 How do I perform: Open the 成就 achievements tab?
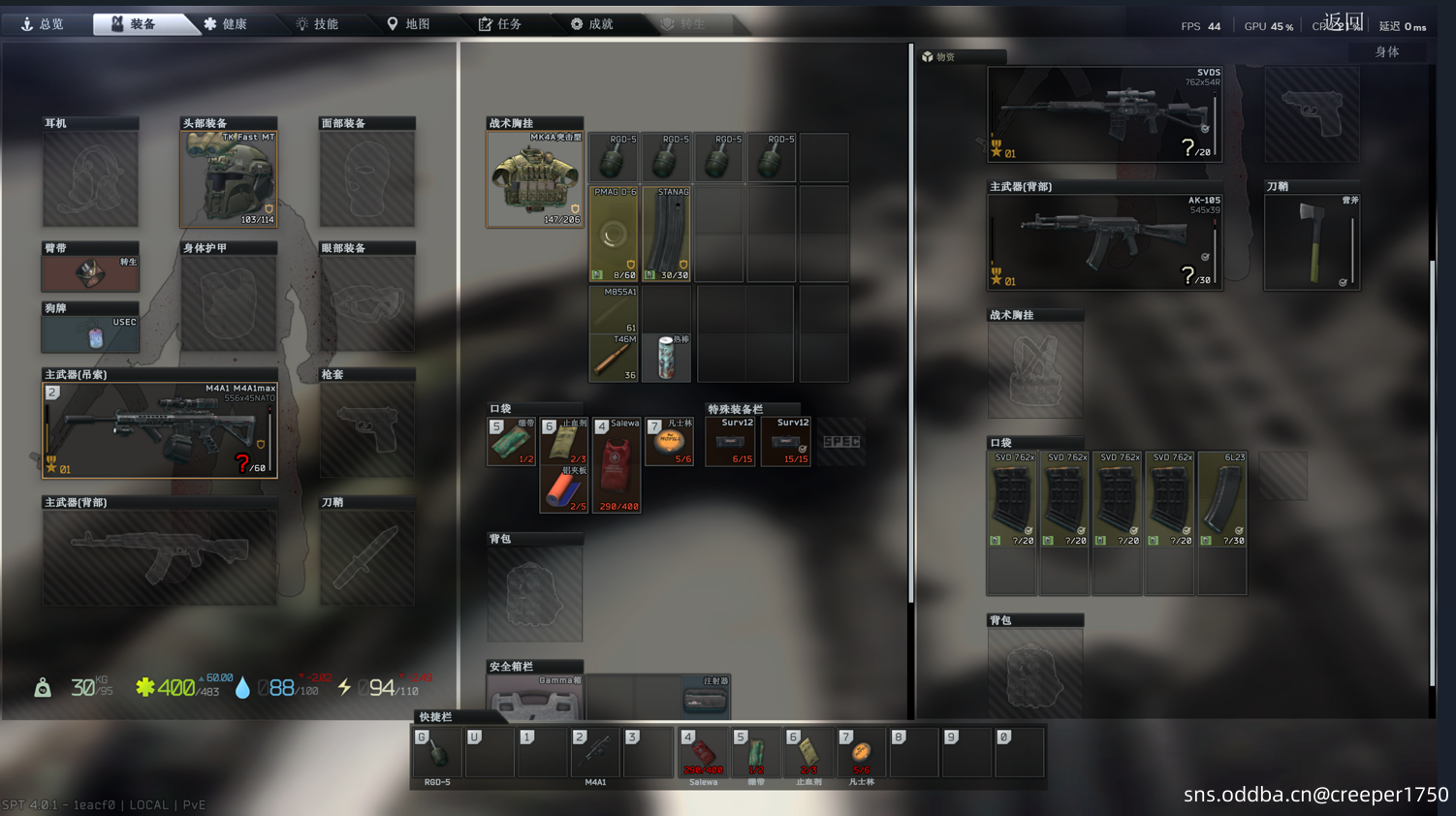pyautogui.click(x=591, y=24)
